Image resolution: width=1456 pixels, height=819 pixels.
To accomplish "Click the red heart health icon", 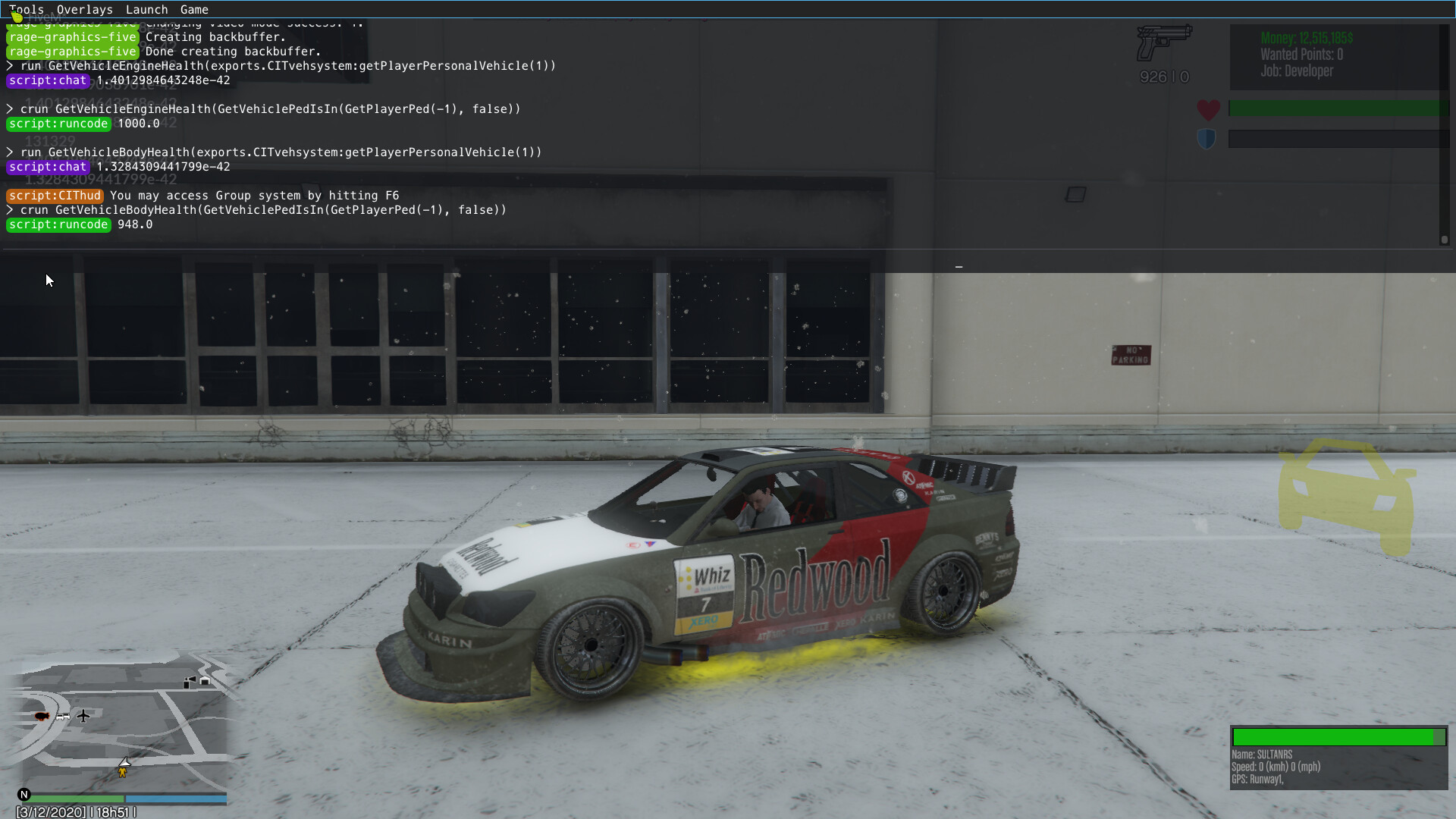I will [1207, 109].
